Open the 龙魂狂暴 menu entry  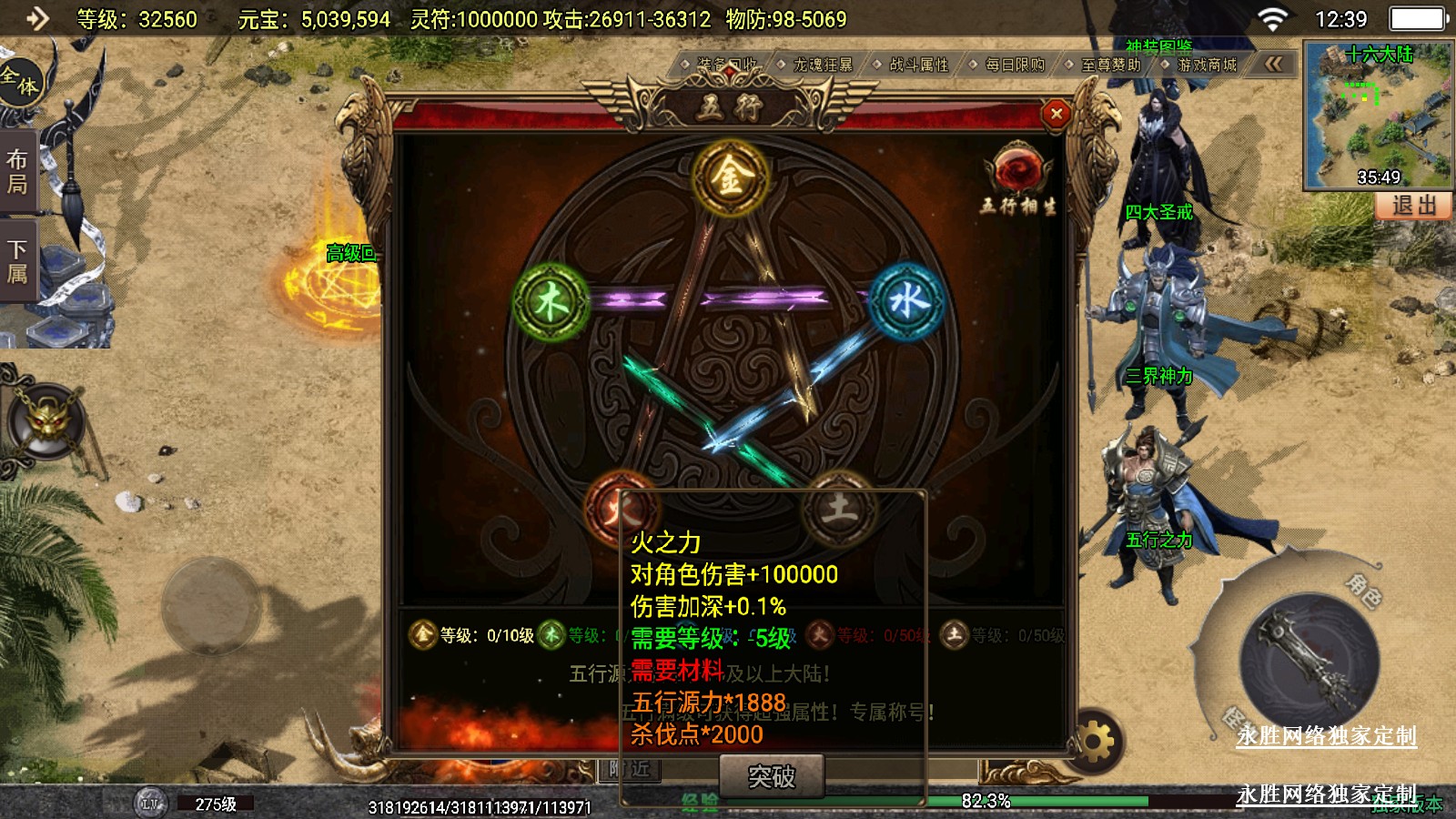point(822,65)
